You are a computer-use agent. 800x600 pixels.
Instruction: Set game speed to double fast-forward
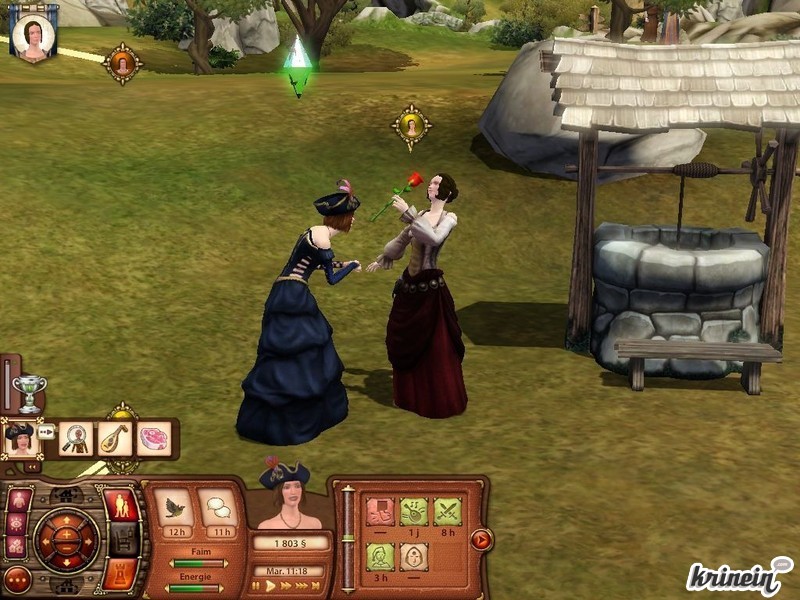[x=288, y=586]
